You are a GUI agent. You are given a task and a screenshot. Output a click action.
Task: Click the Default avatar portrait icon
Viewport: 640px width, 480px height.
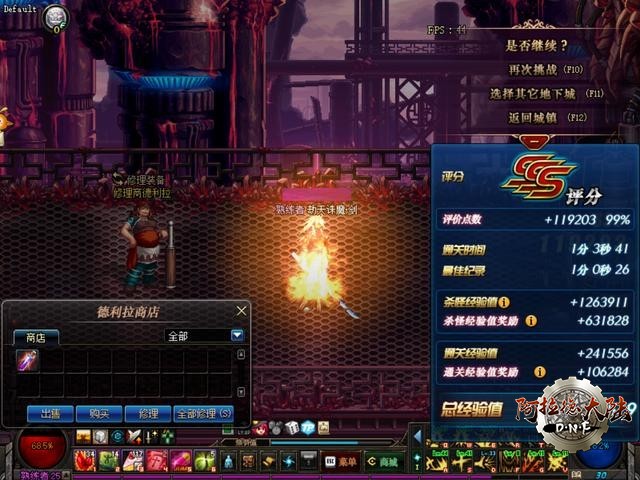(x=55, y=16)
